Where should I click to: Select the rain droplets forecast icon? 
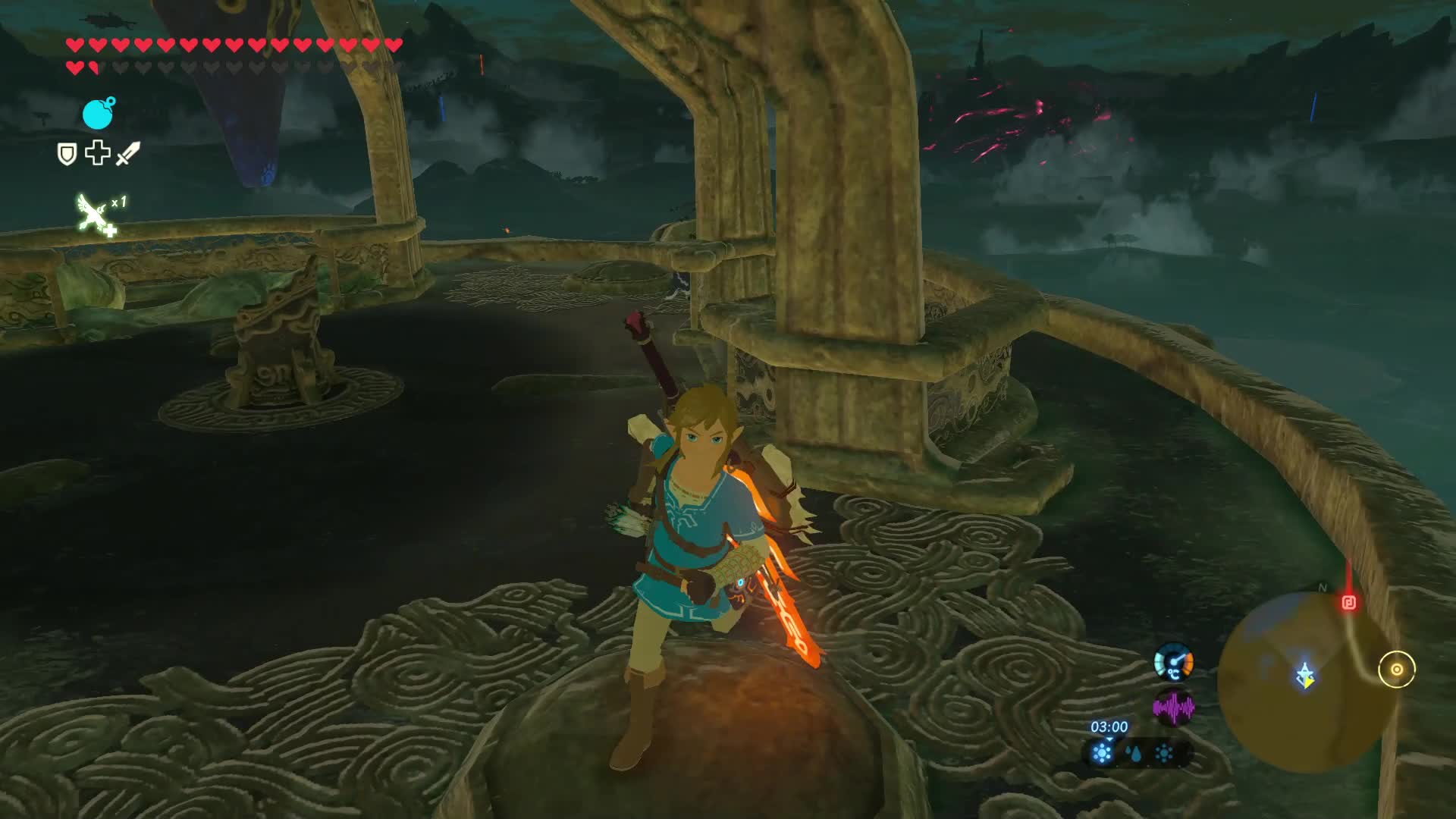coord(1133,754)
